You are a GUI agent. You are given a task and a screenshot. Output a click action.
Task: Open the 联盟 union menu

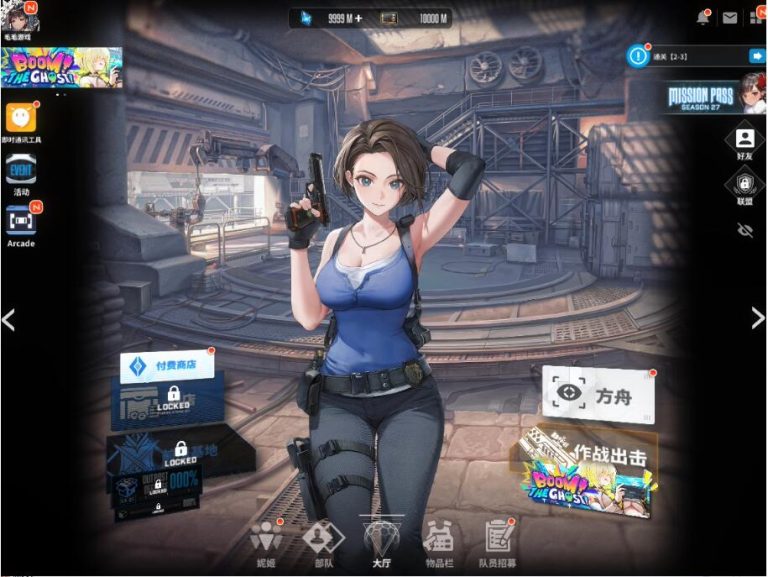(x=744, y=185)
